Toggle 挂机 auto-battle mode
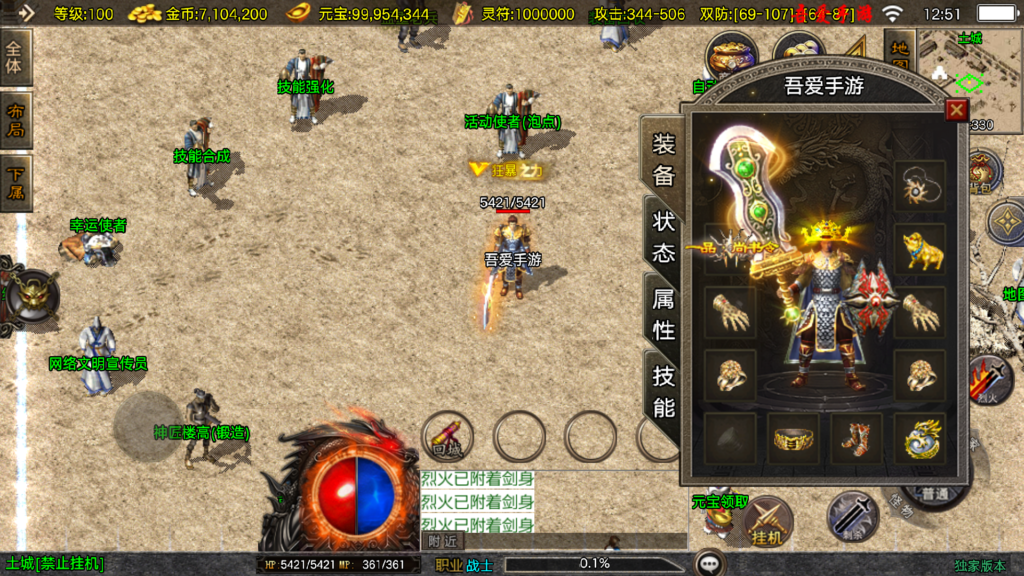 (x=767, y=521)
